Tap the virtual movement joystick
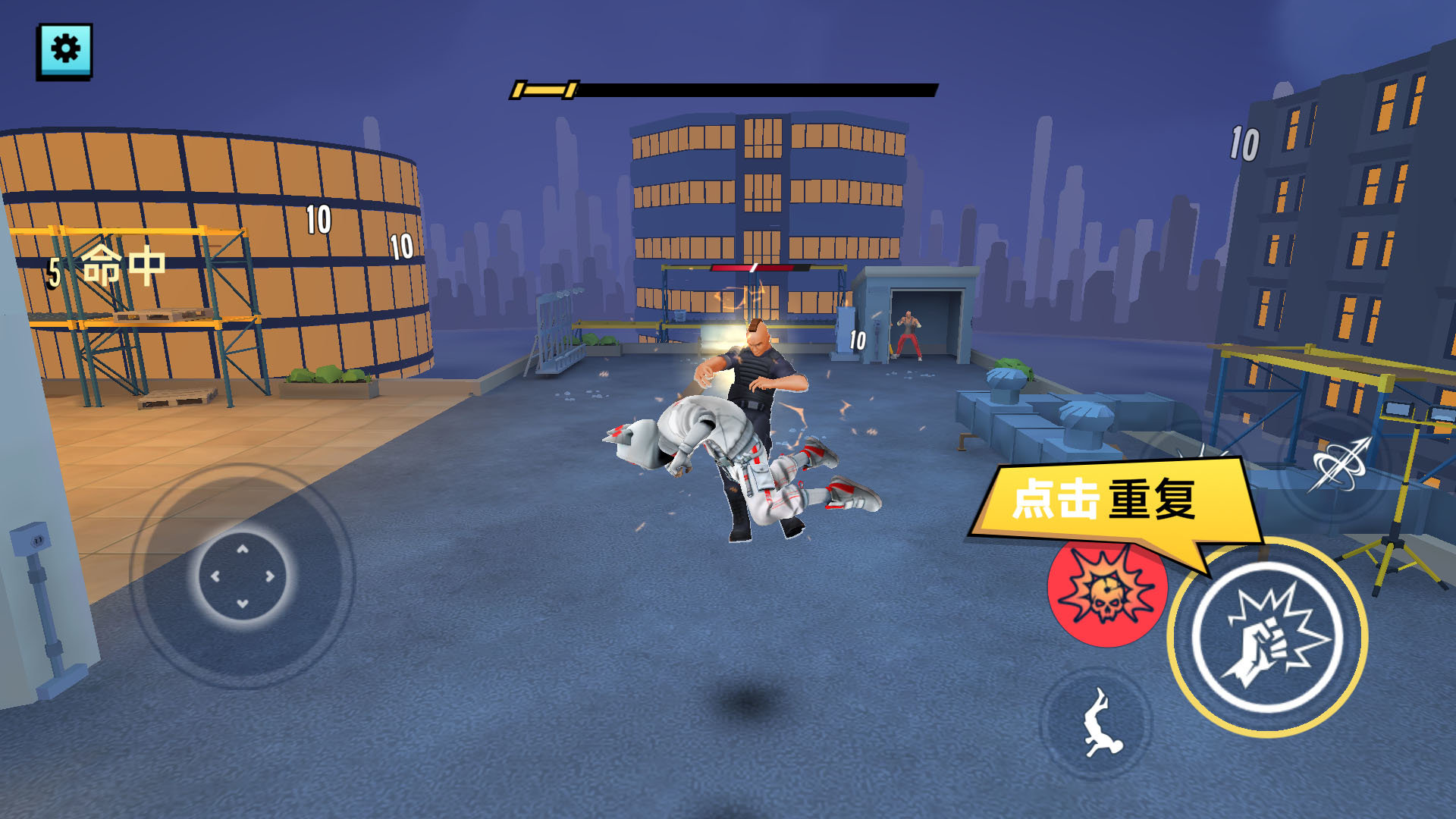 click(243, 576)
